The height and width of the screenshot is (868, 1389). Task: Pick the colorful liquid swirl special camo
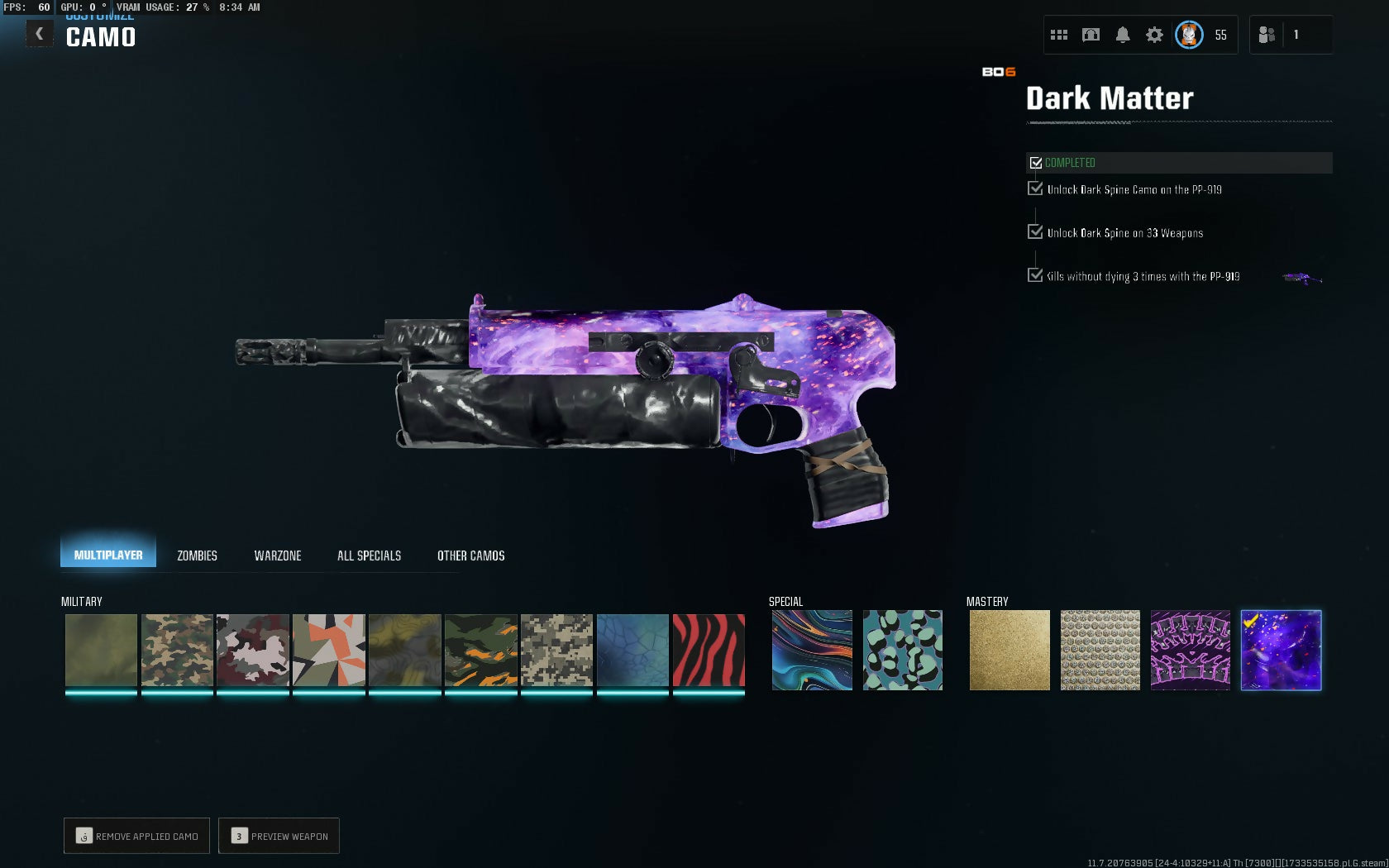(x=812, y=651)
